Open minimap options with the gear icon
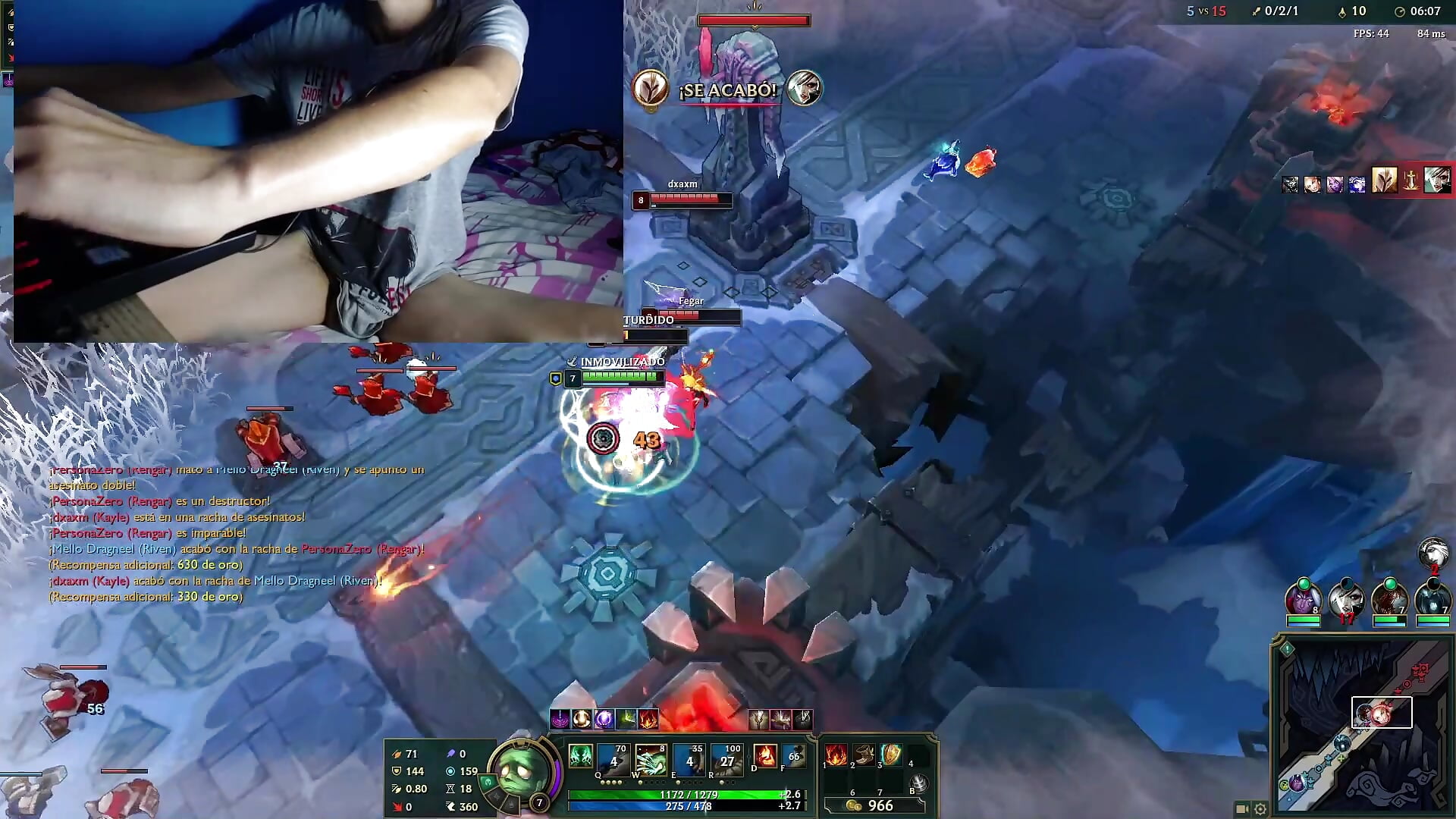This screenshot has height=819, width=1456. [1260, 808]
